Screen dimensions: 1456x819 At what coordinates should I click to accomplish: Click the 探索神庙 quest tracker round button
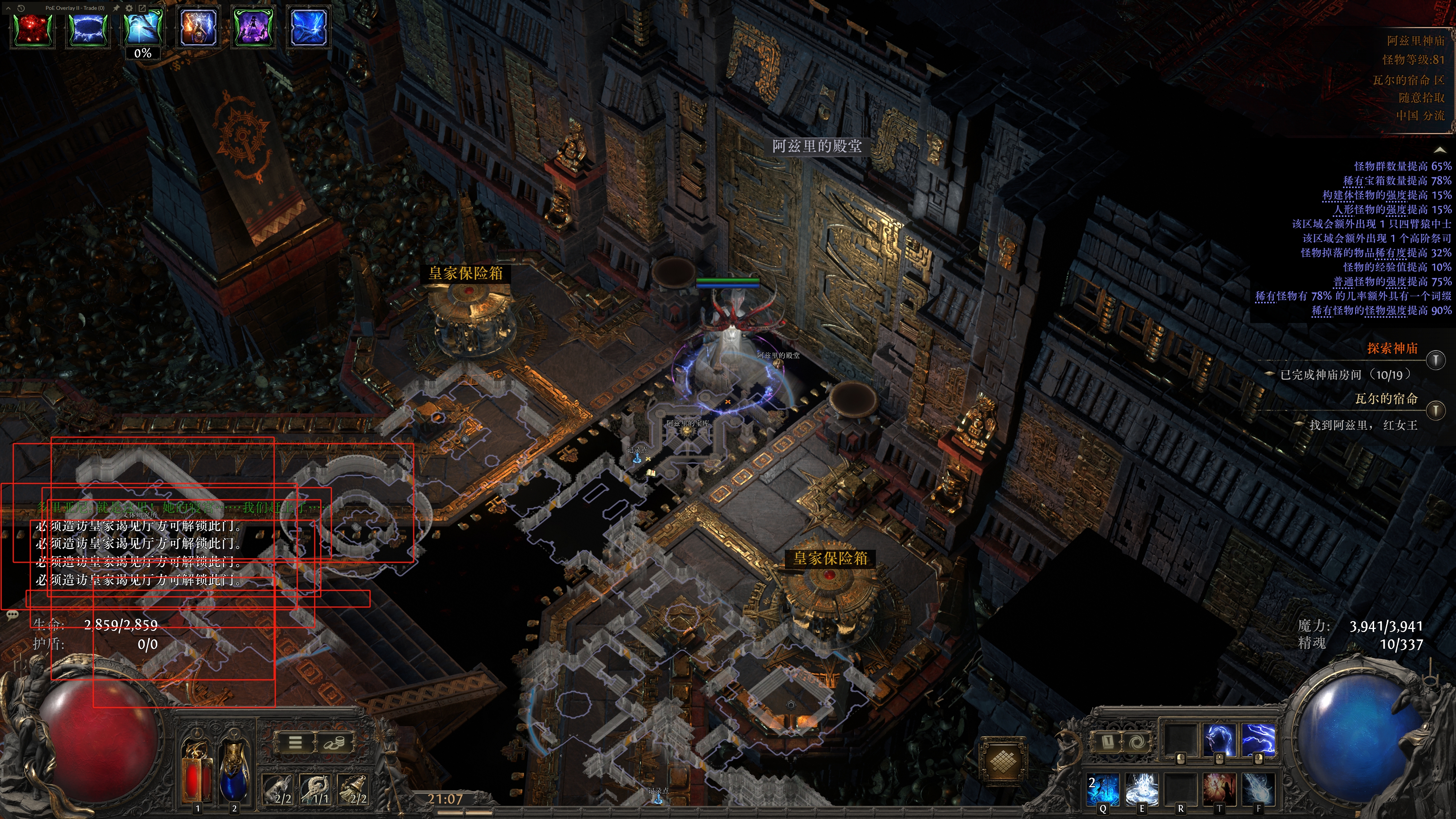(x=1435, y=359)
